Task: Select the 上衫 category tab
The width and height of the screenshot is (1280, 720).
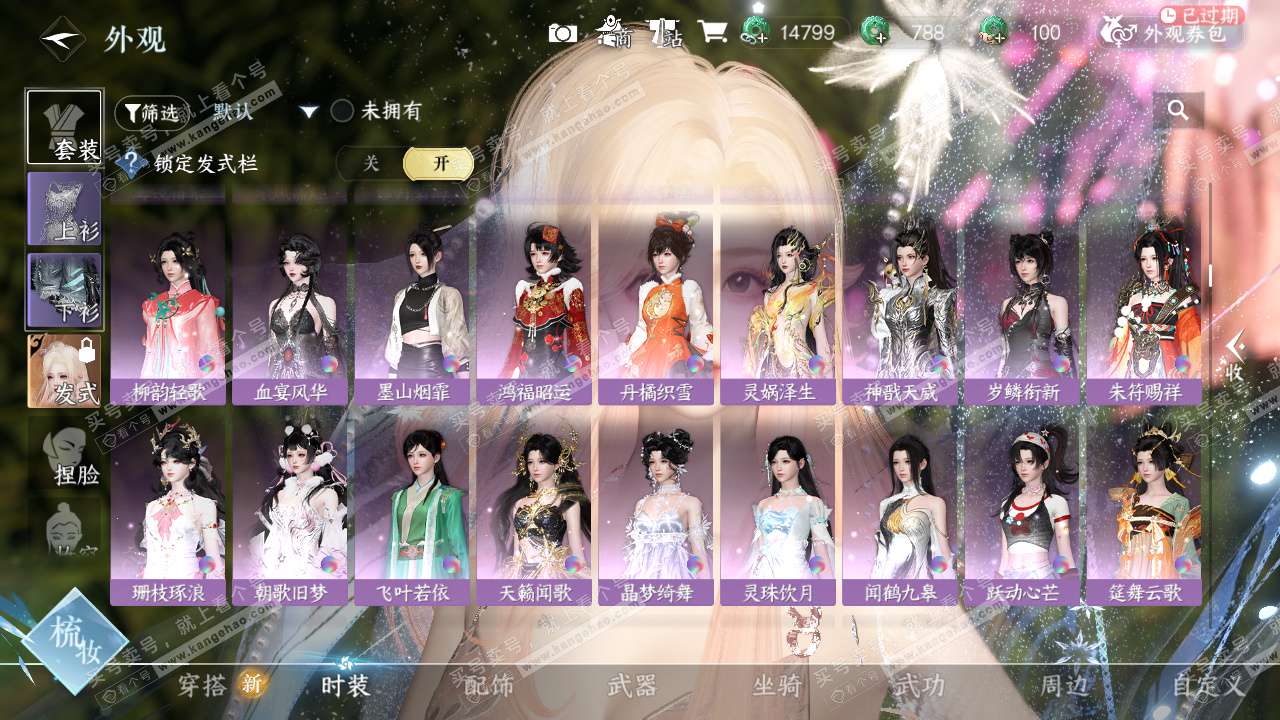Action: [x=64, y=208]
